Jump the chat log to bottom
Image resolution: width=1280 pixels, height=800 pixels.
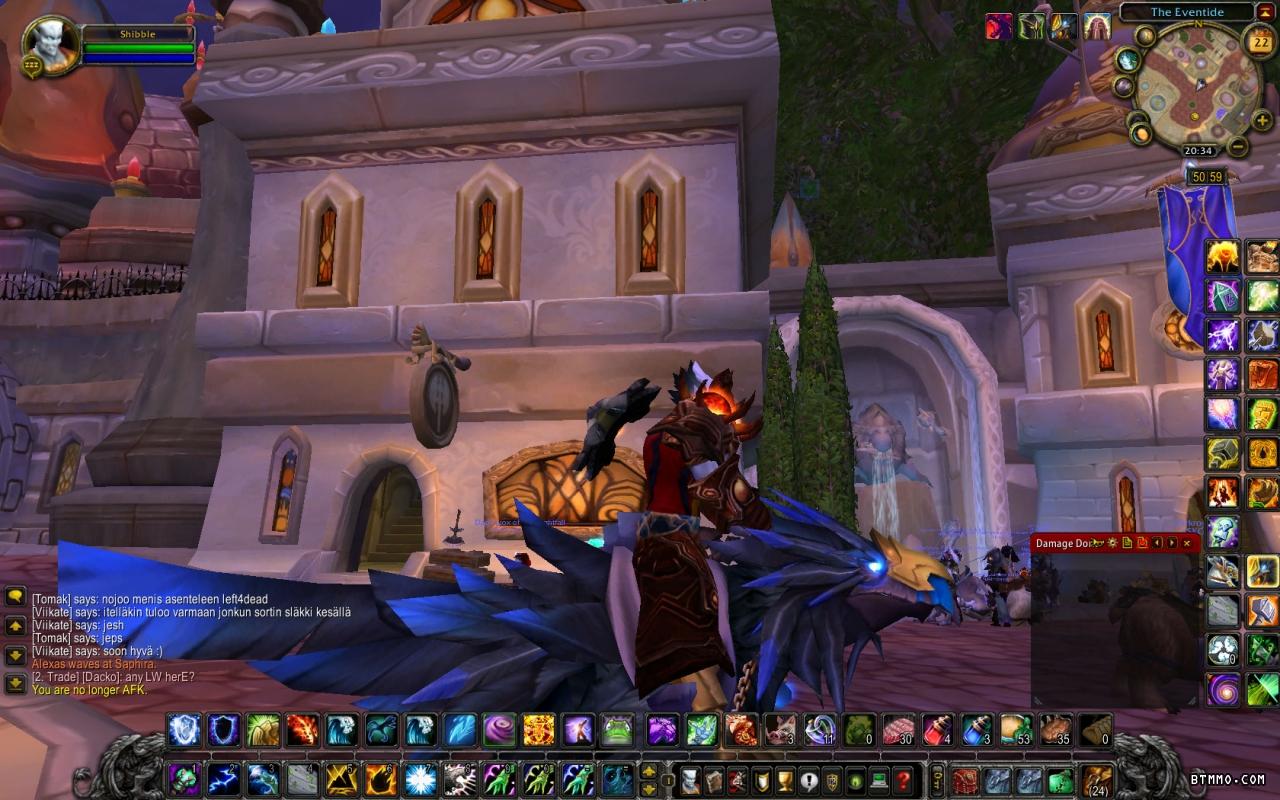(x=15, y=684)
